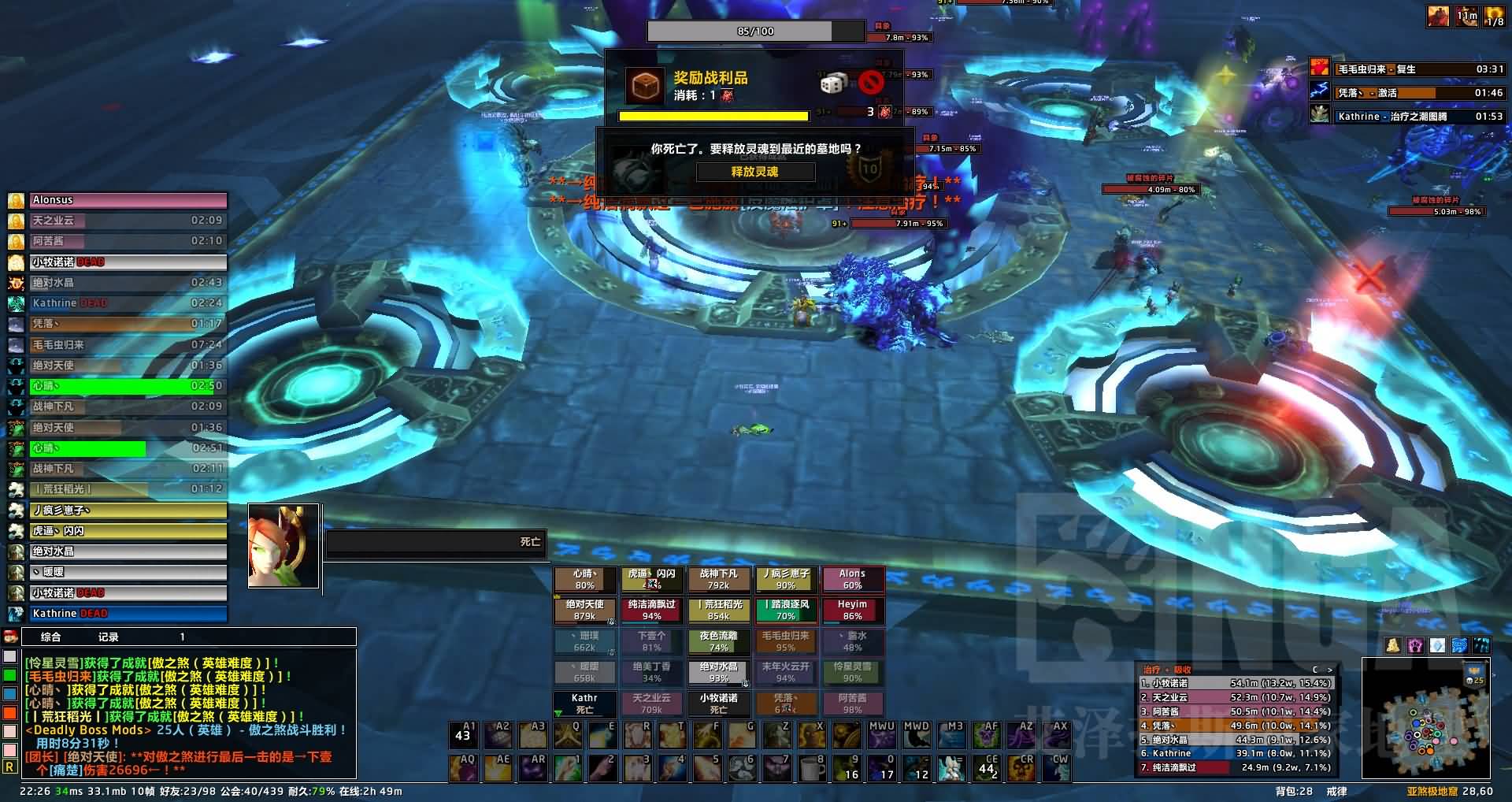Viewport: 1512px width, 802px height.
Task: Target Heyim in the raid frames
Action: pyautogui.click(x=852, y=611)
